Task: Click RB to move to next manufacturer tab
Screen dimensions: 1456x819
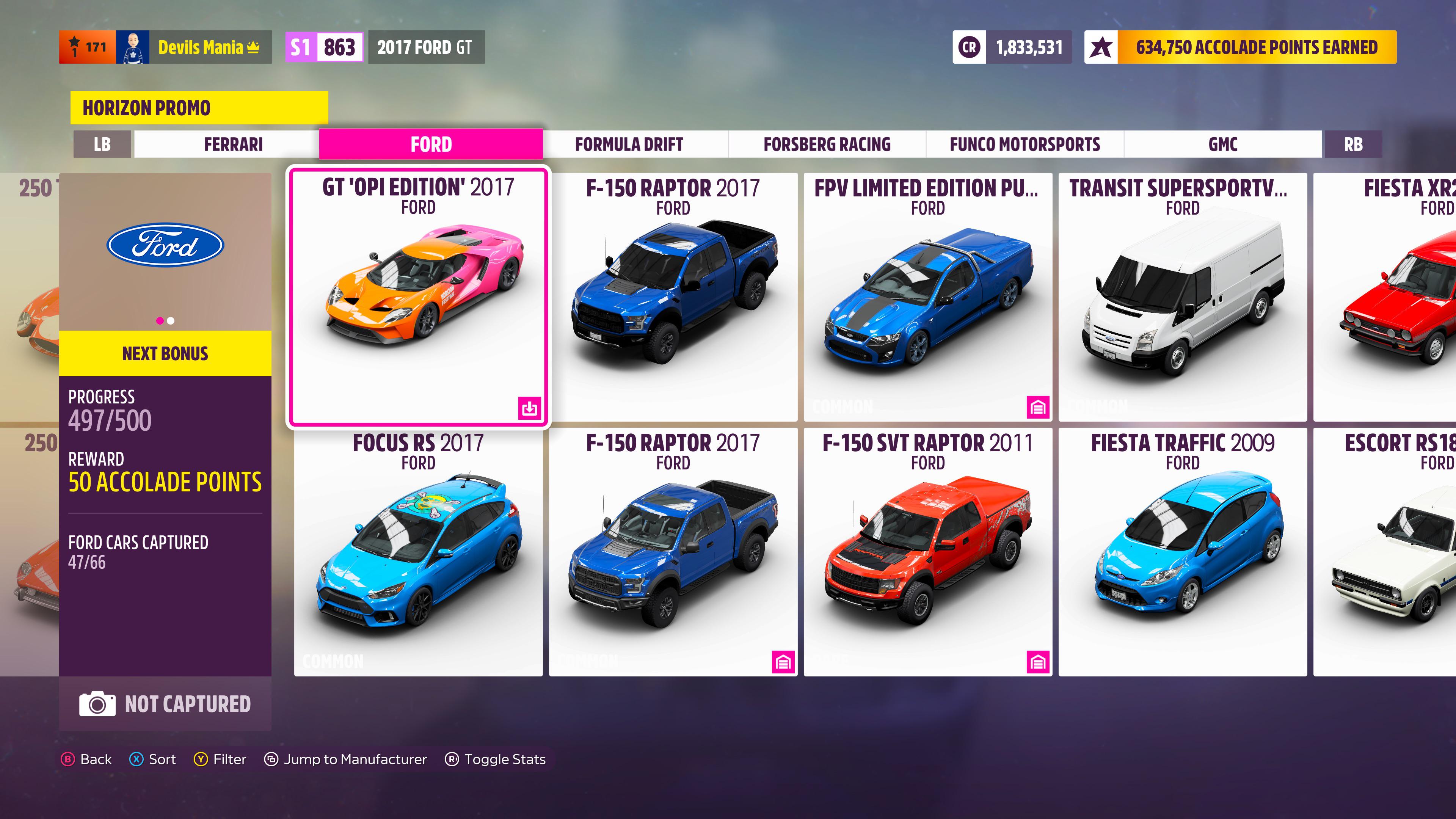Action: 1354,144
